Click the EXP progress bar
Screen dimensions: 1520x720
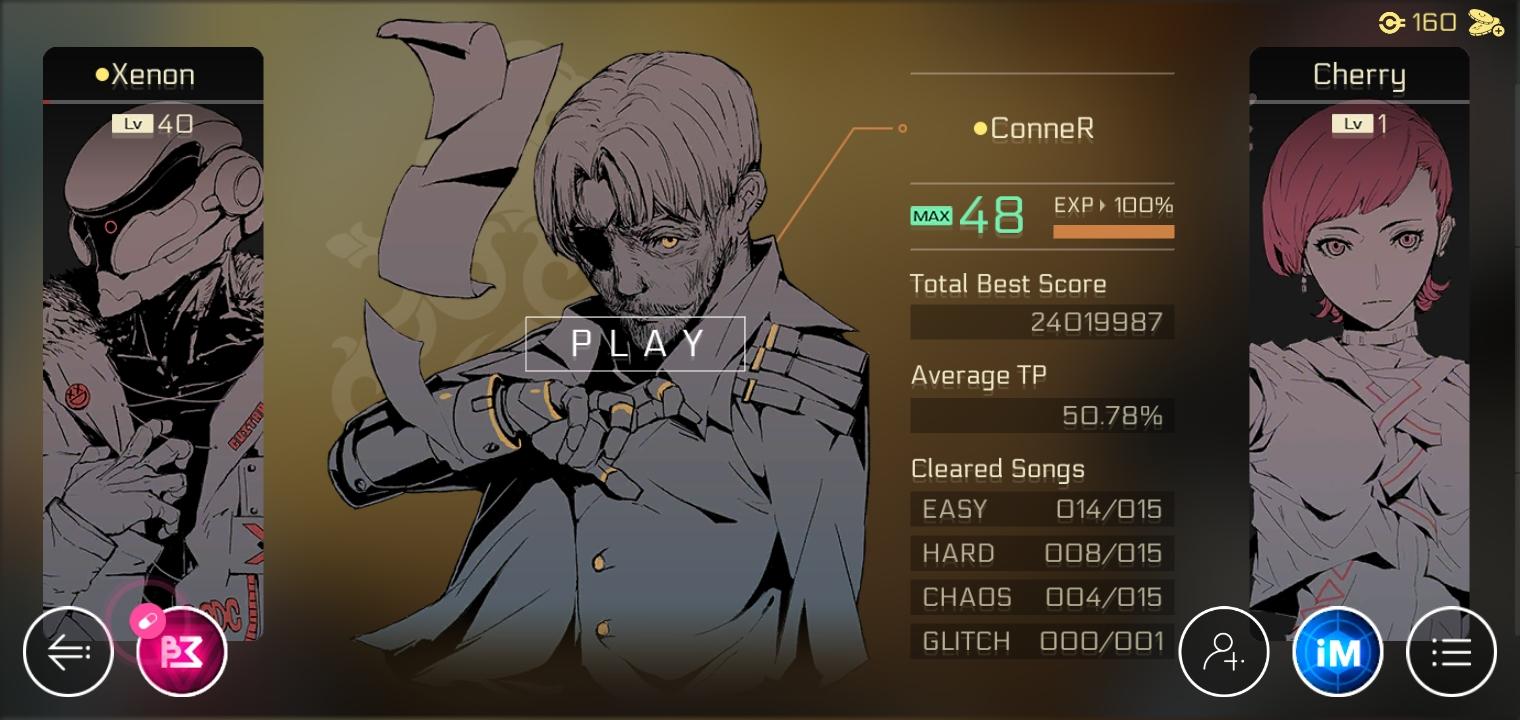coord(1113,231)
